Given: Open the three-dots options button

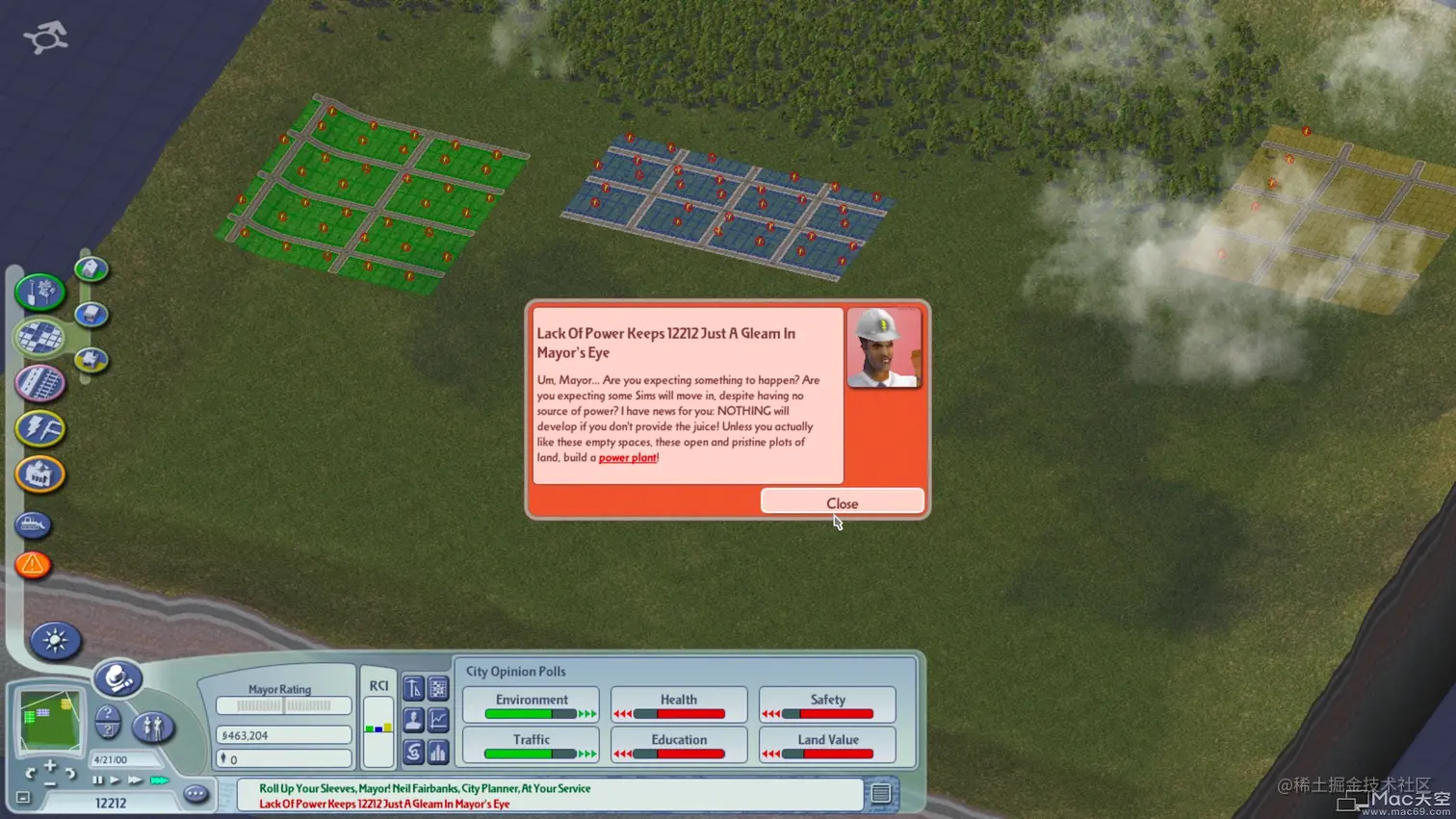Looking at the screenshot, I should coord(195,795).
